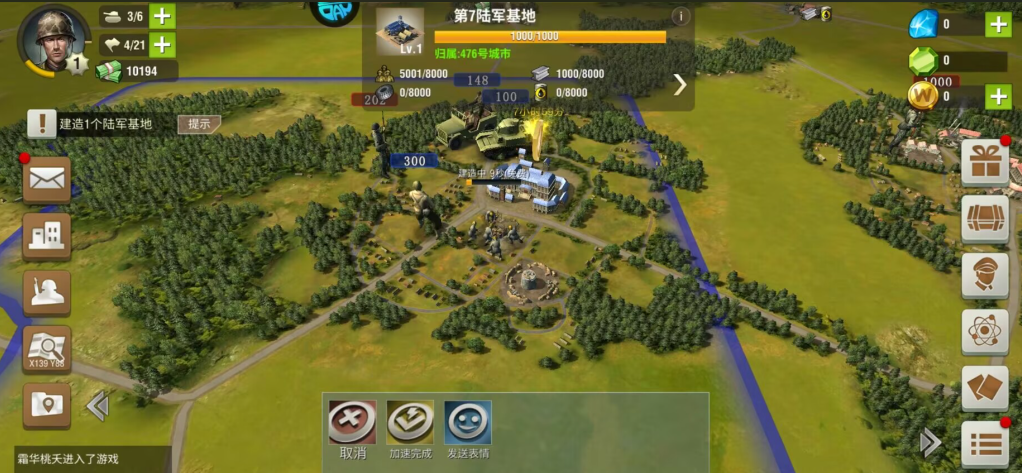Show hint for army base quest
This screenshot has height=473, width=1022.
click(199, 124)
